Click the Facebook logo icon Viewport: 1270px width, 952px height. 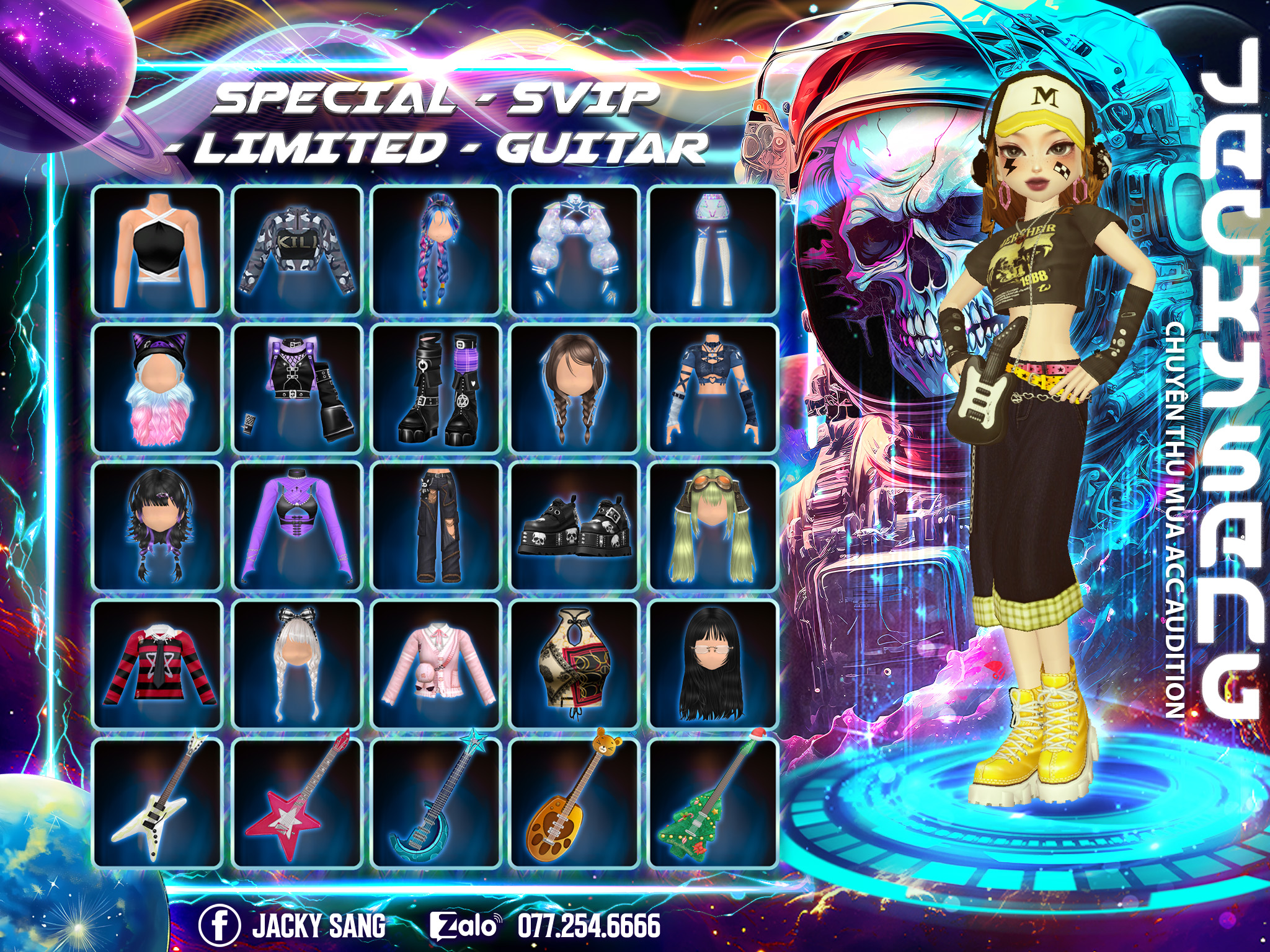(x=219, y=925)
